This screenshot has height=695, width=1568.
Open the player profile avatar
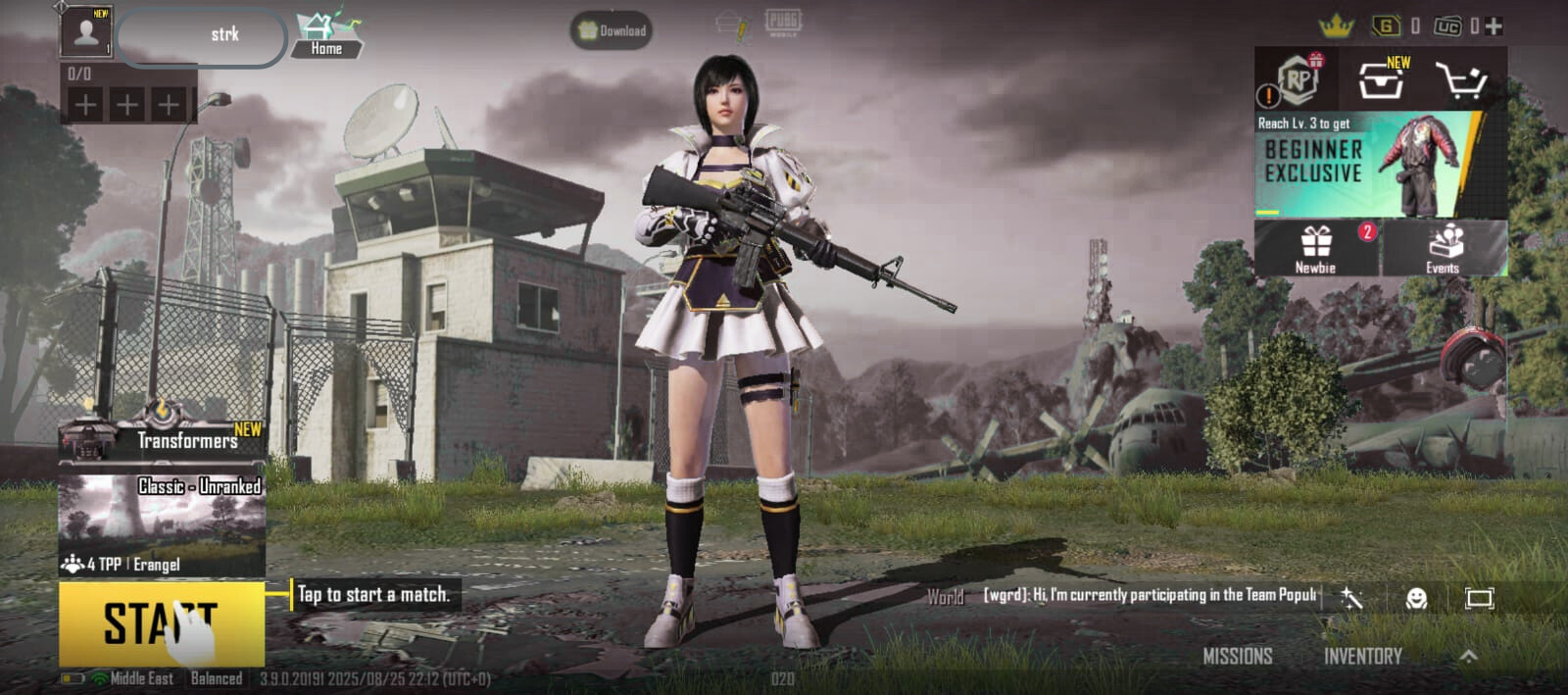pos(86,32)
